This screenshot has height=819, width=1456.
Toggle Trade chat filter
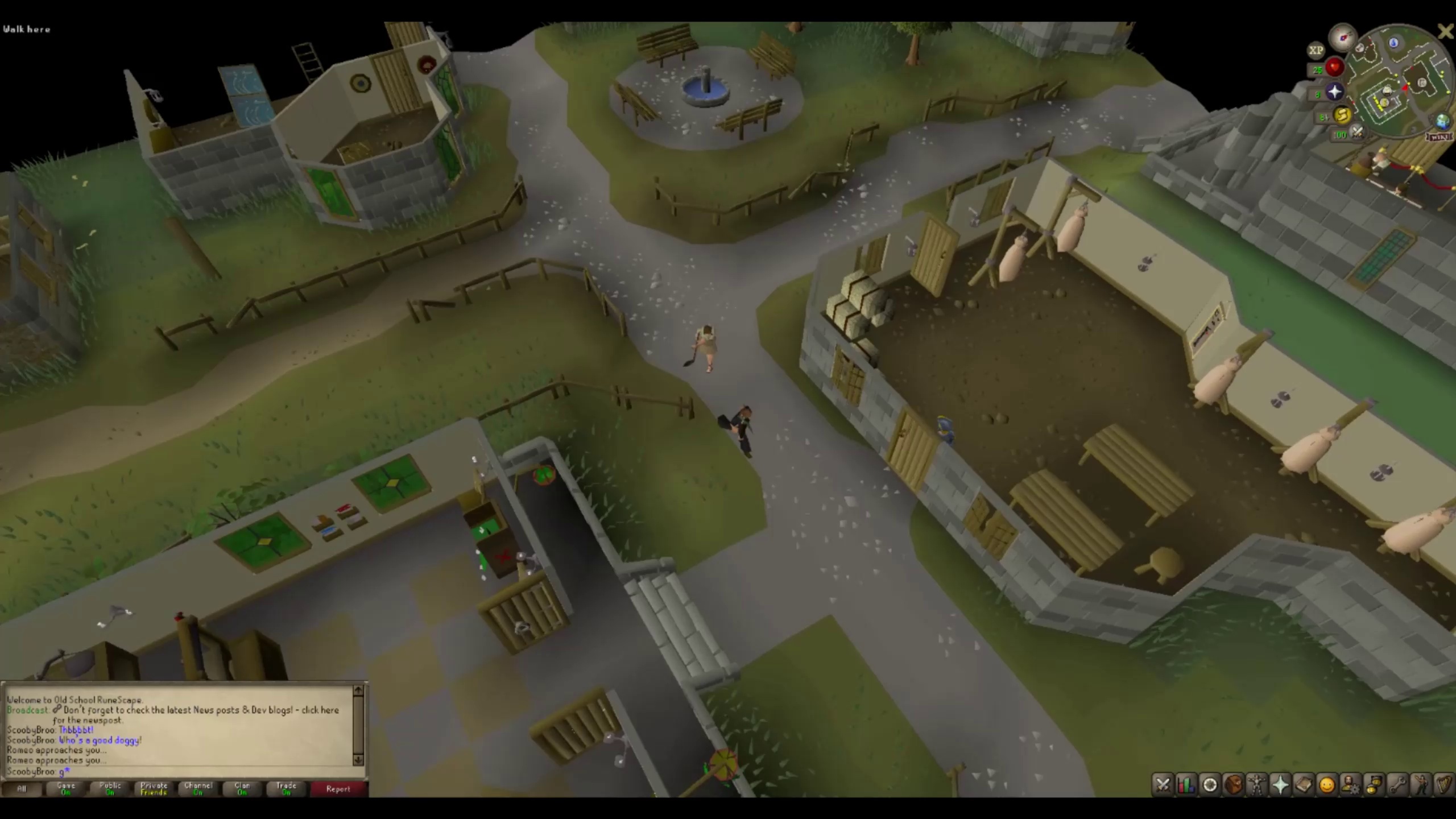pyautogui.click(x=286, y=788)
